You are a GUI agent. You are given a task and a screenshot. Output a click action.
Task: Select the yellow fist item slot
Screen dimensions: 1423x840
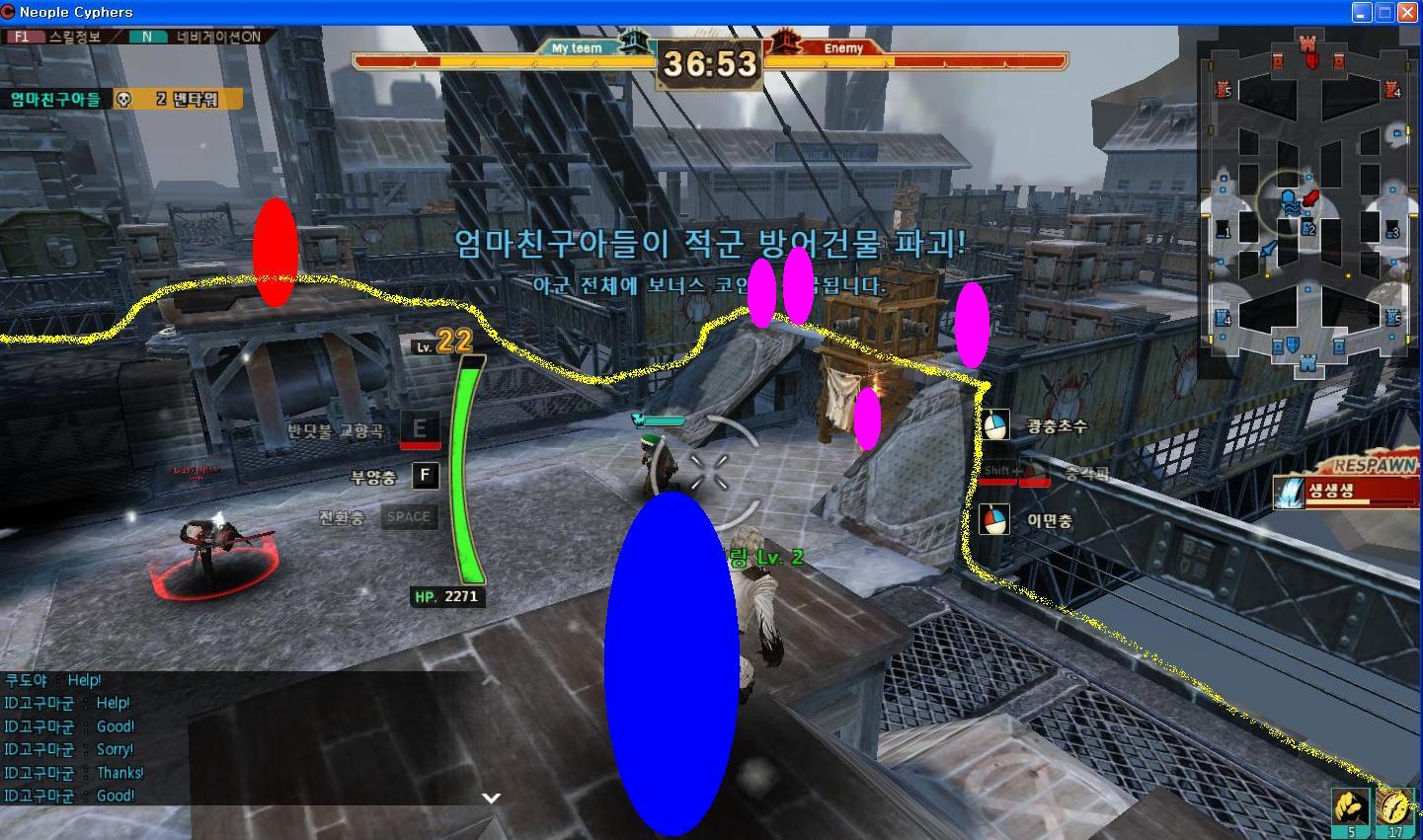point(1350,809)
